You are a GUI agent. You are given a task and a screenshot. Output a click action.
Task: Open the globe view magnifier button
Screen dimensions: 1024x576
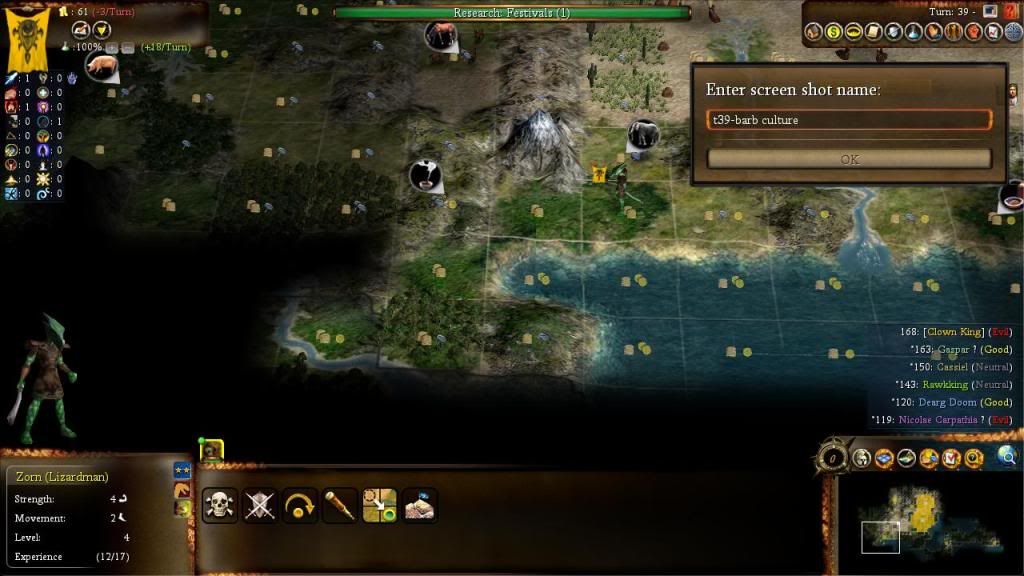(x=1006, y=457)
